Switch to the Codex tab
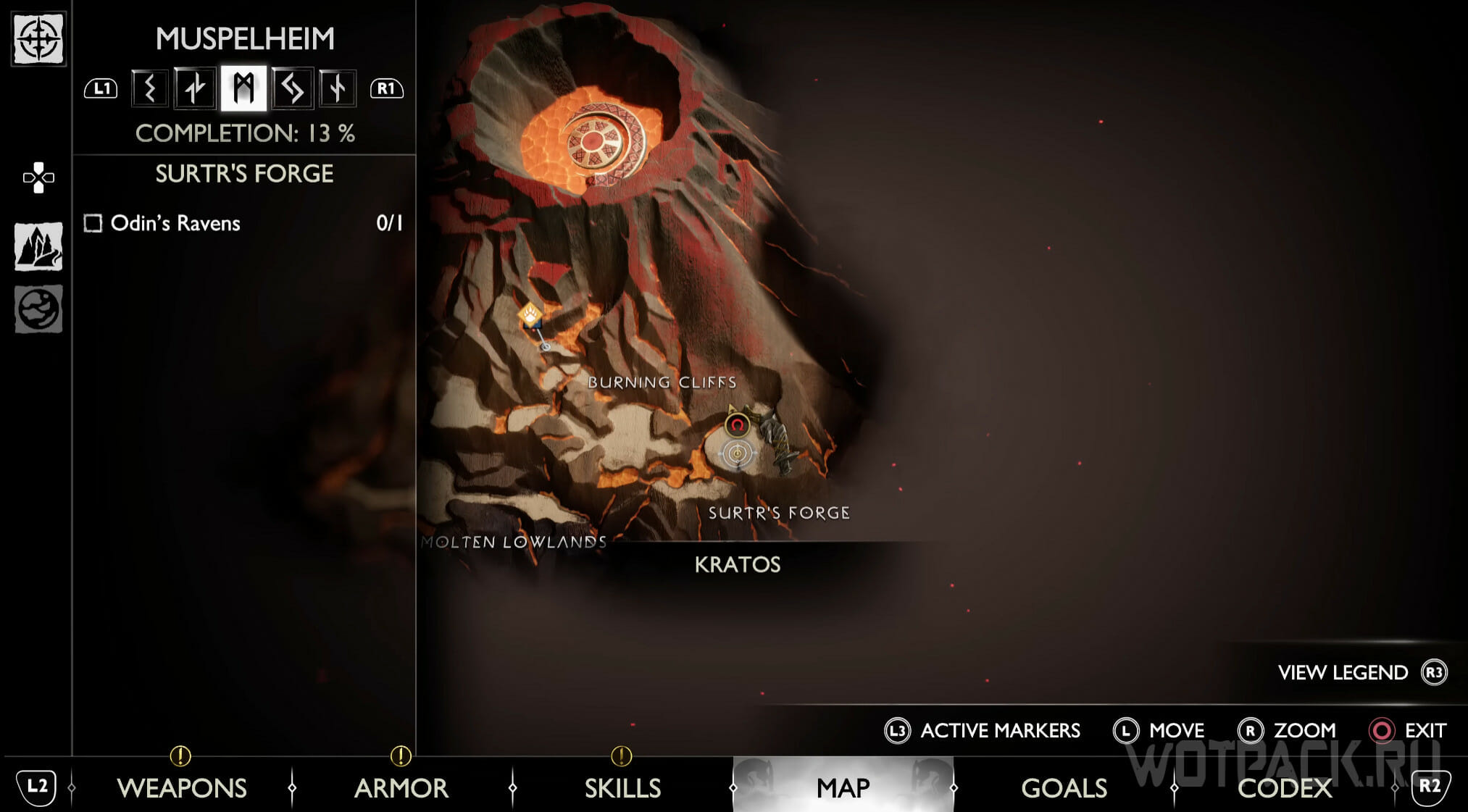Screen dimensions: 1468x812 (x=1285, y=787)
